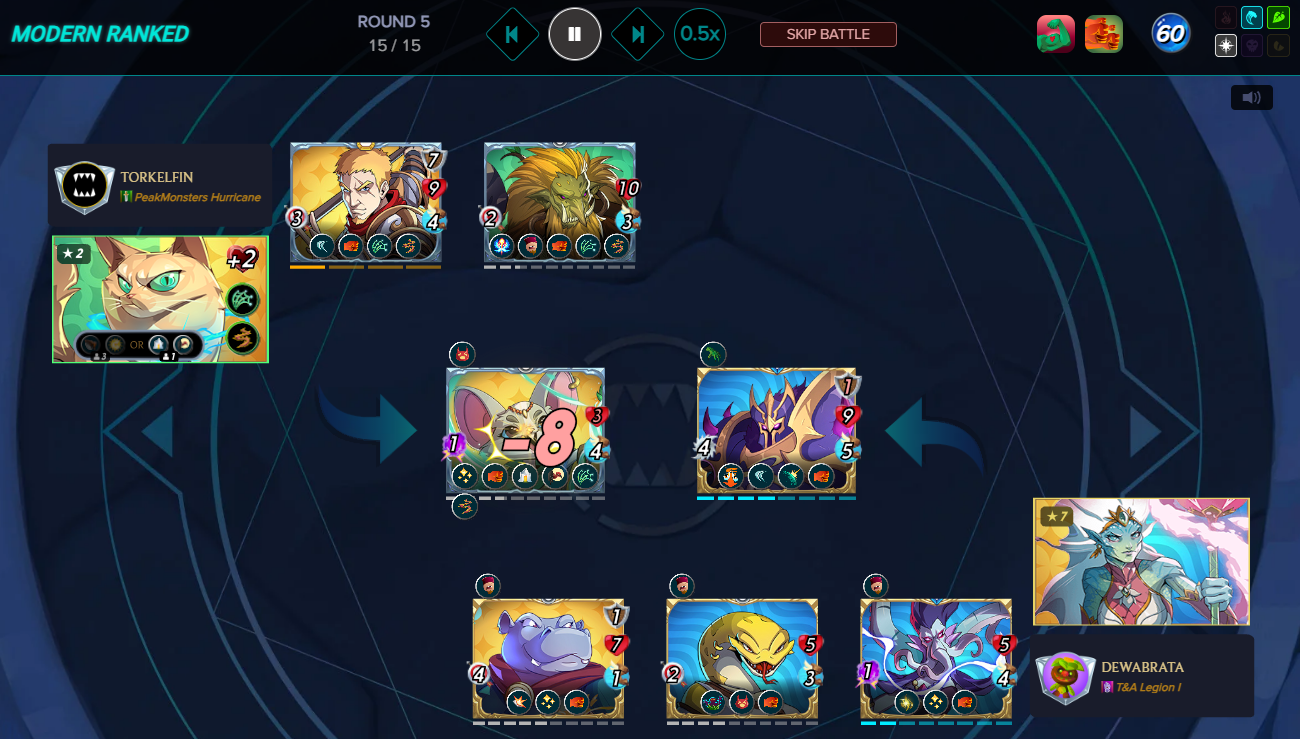The width and height of the screenshot is (1300, 739).
Task: Inspect the purple hippo monster card
Action: pos(547,658)
